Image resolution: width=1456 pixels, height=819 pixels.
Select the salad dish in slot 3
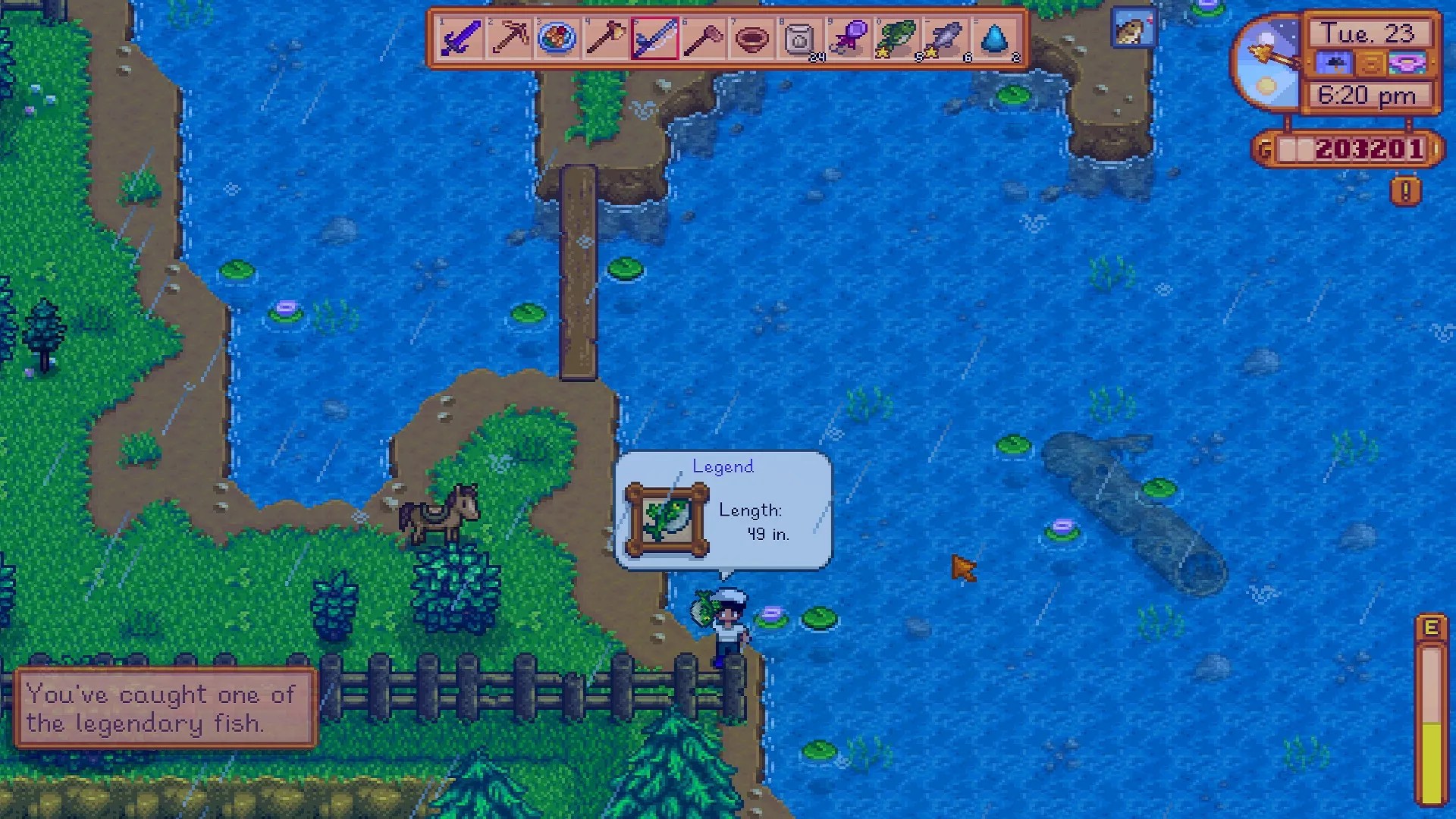pyautogui.click(x=557, y=38)
